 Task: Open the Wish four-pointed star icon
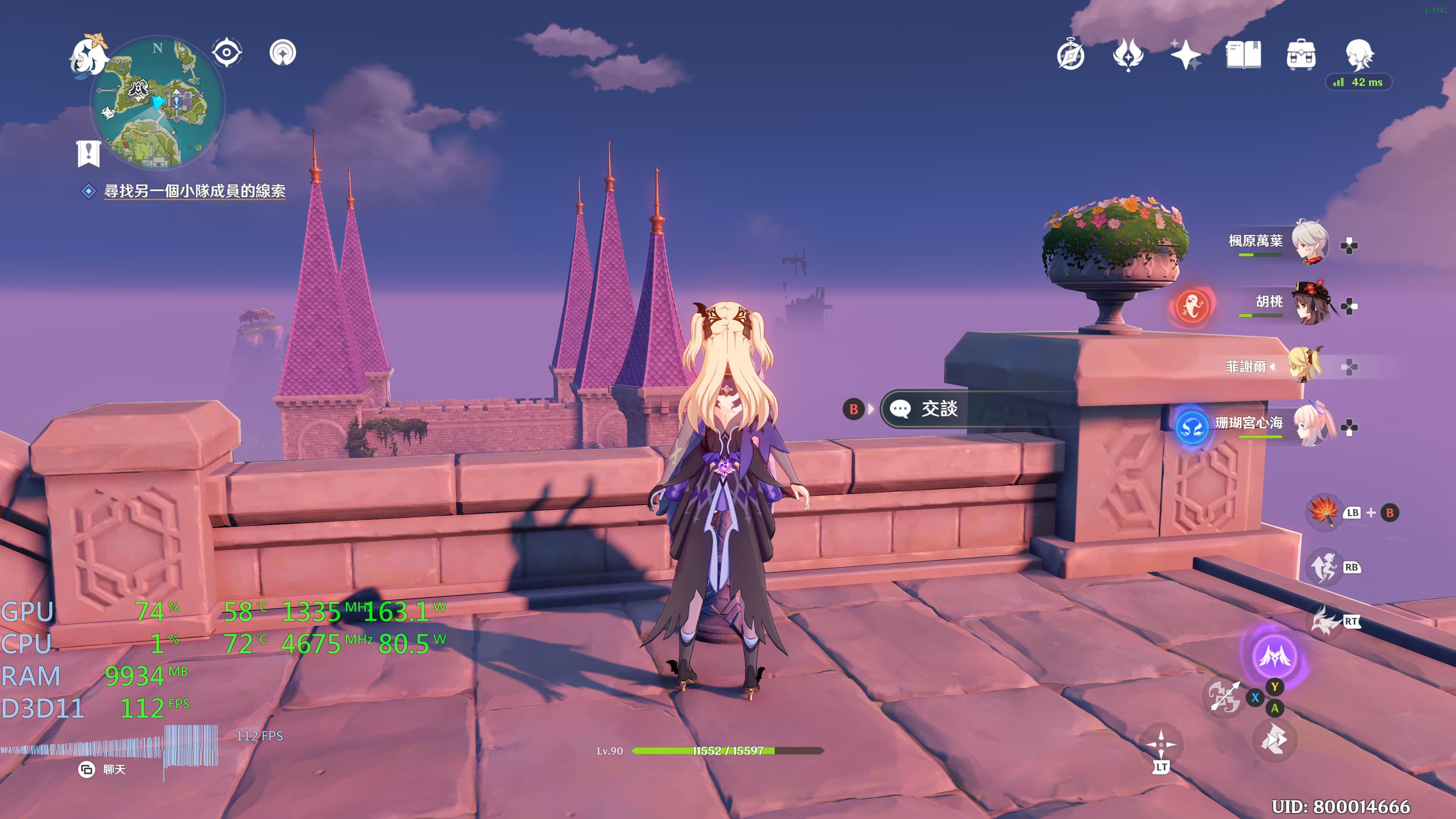1185,55
